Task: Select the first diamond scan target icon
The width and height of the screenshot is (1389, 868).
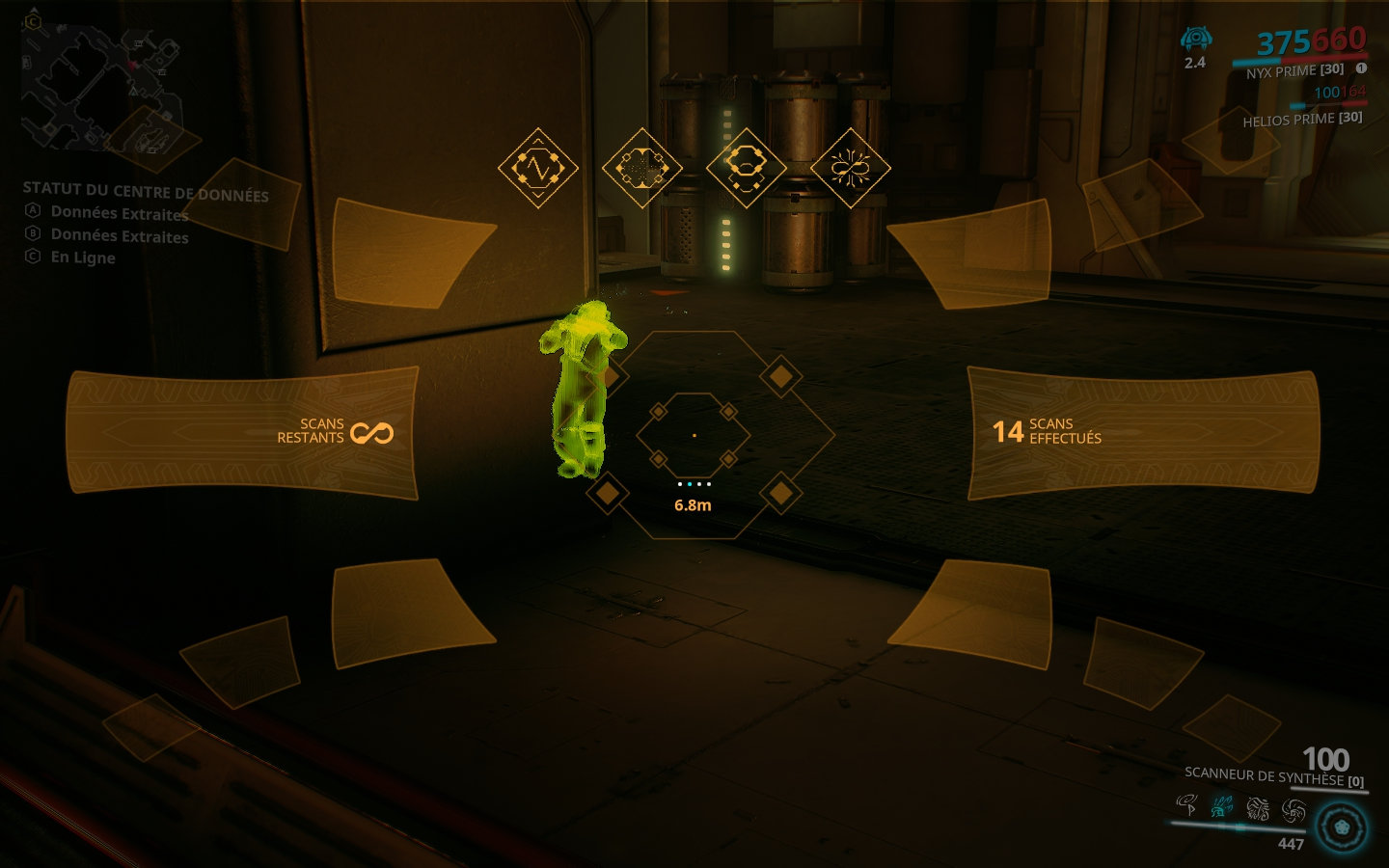Action: [539, 168]
